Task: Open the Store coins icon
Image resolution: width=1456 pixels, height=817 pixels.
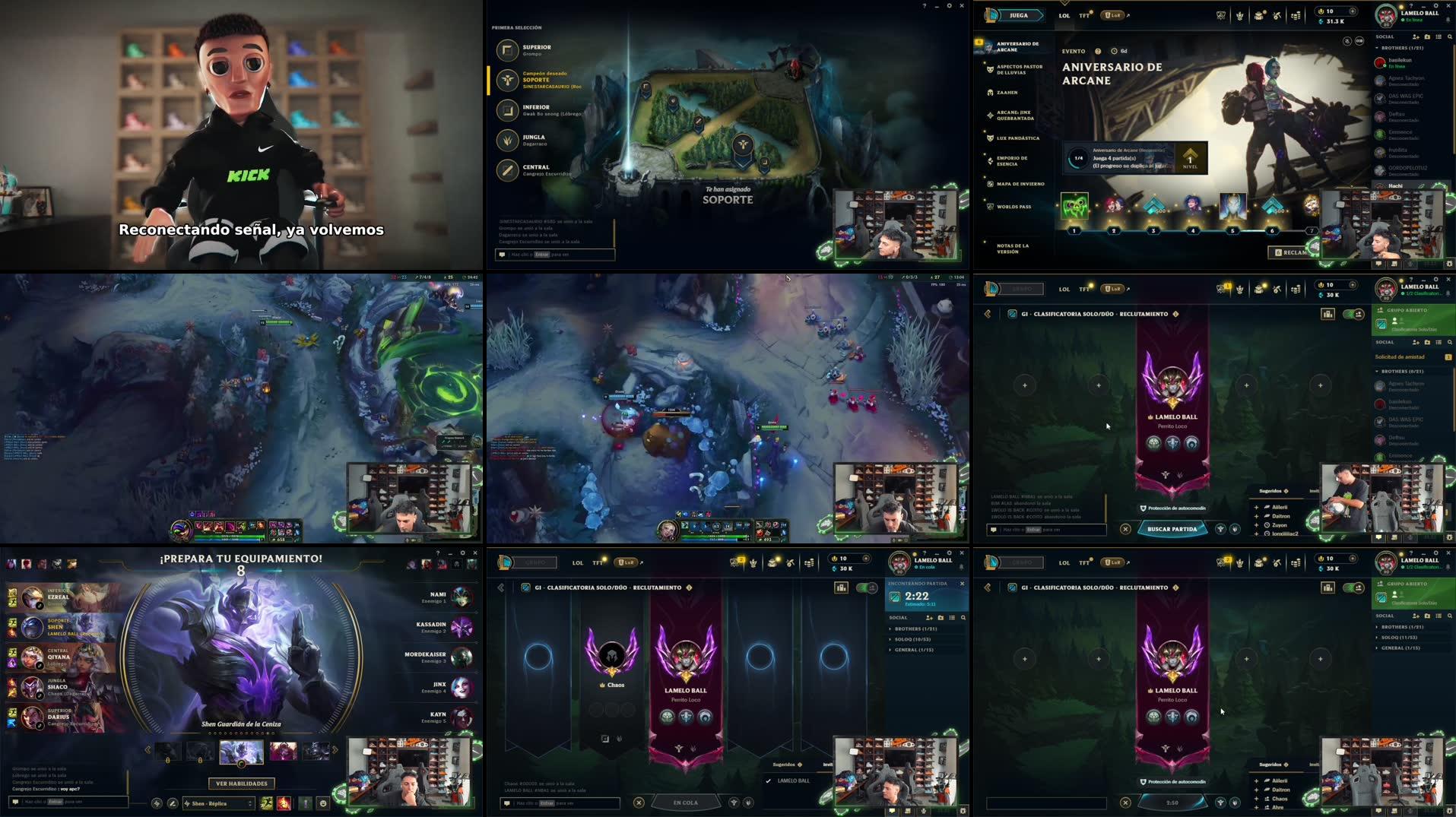Action: pyautogui.click(x=1297, y=14)
